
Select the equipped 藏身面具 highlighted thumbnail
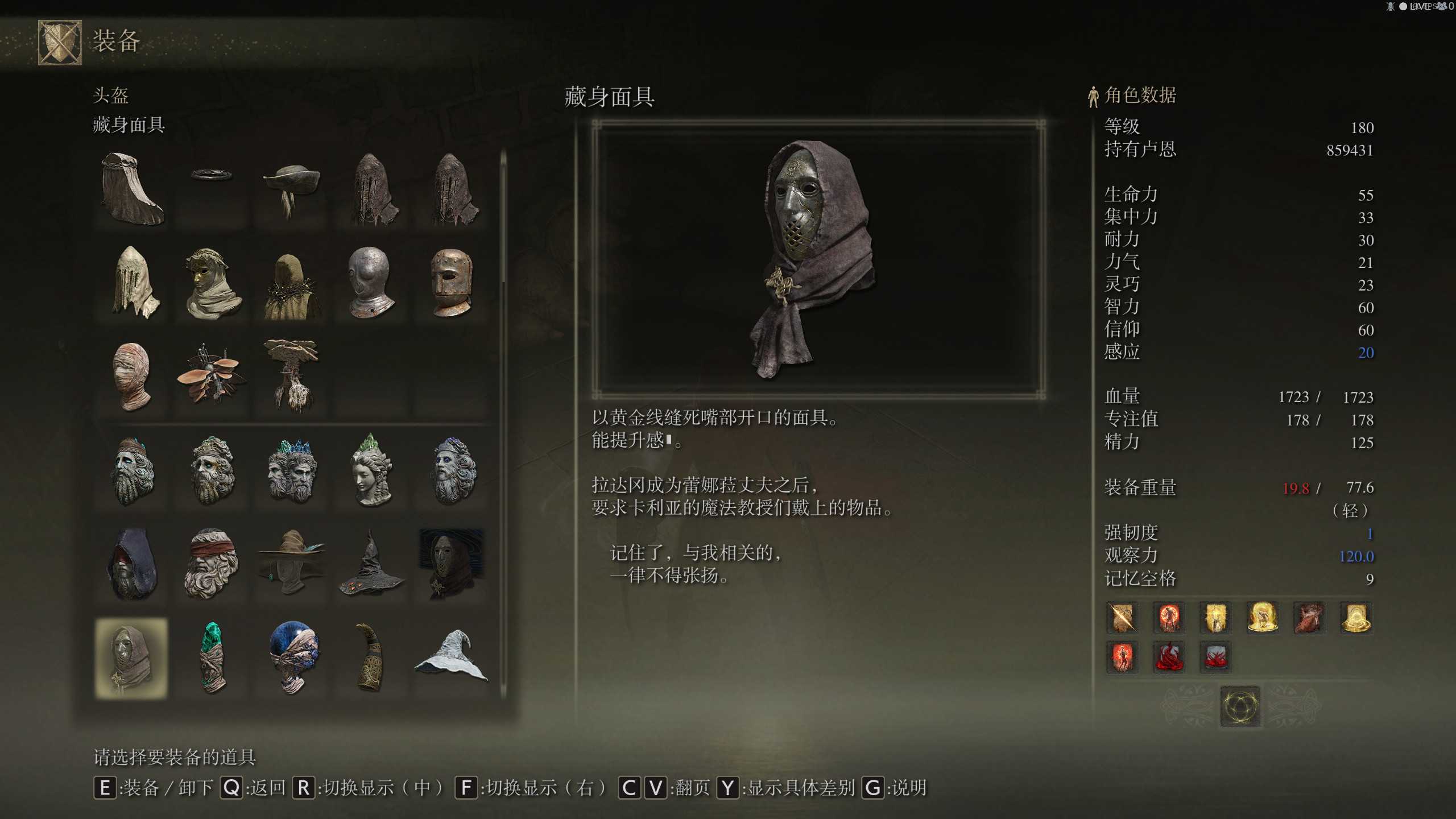(x=131, y=657)
